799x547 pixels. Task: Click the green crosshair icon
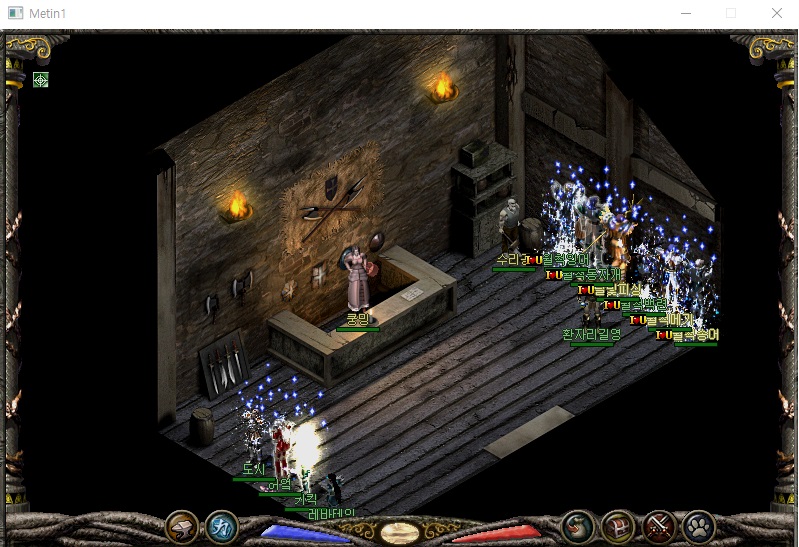[x=40, y=80]
